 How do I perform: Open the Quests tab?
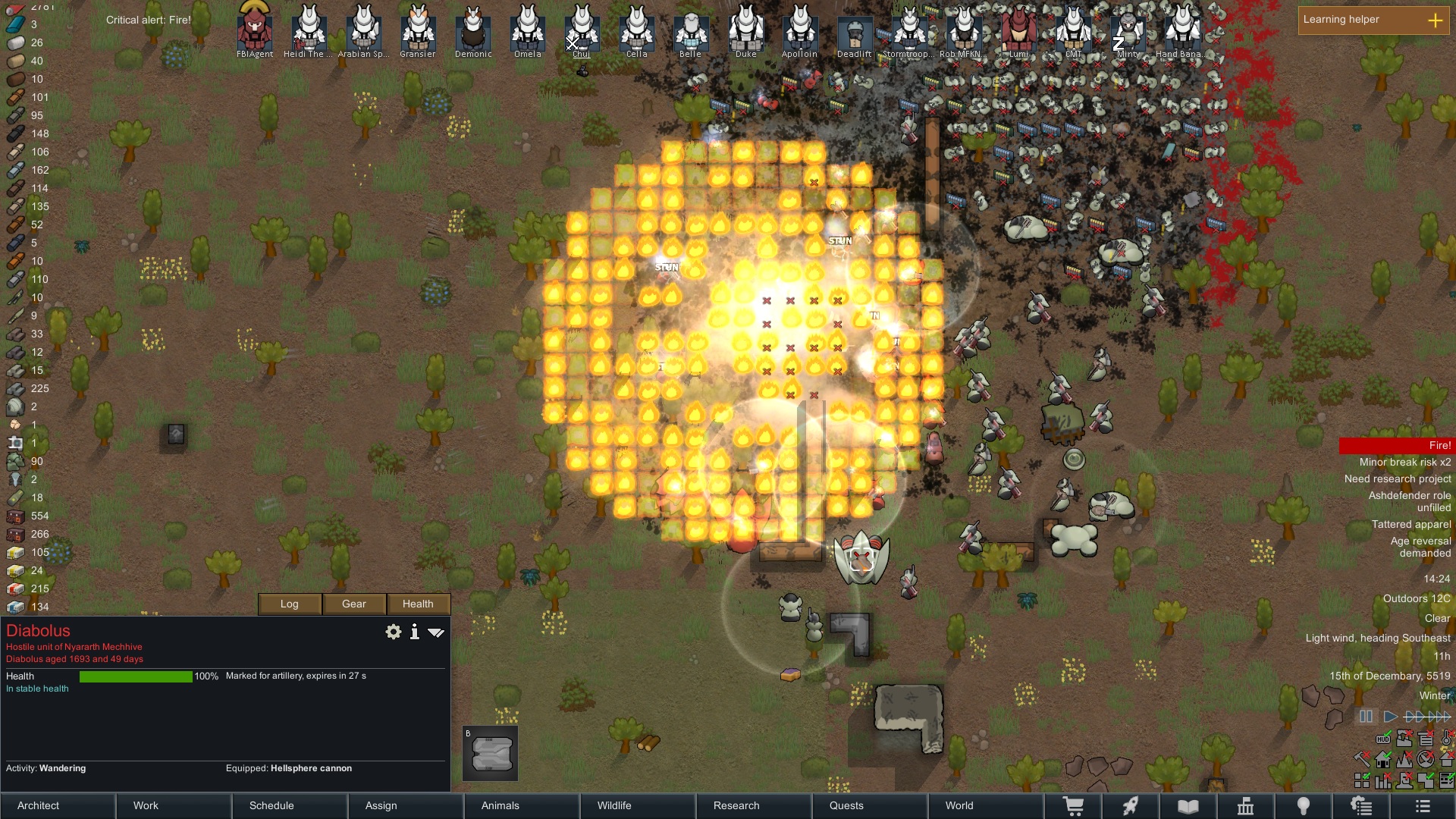(x=870, y=805)
